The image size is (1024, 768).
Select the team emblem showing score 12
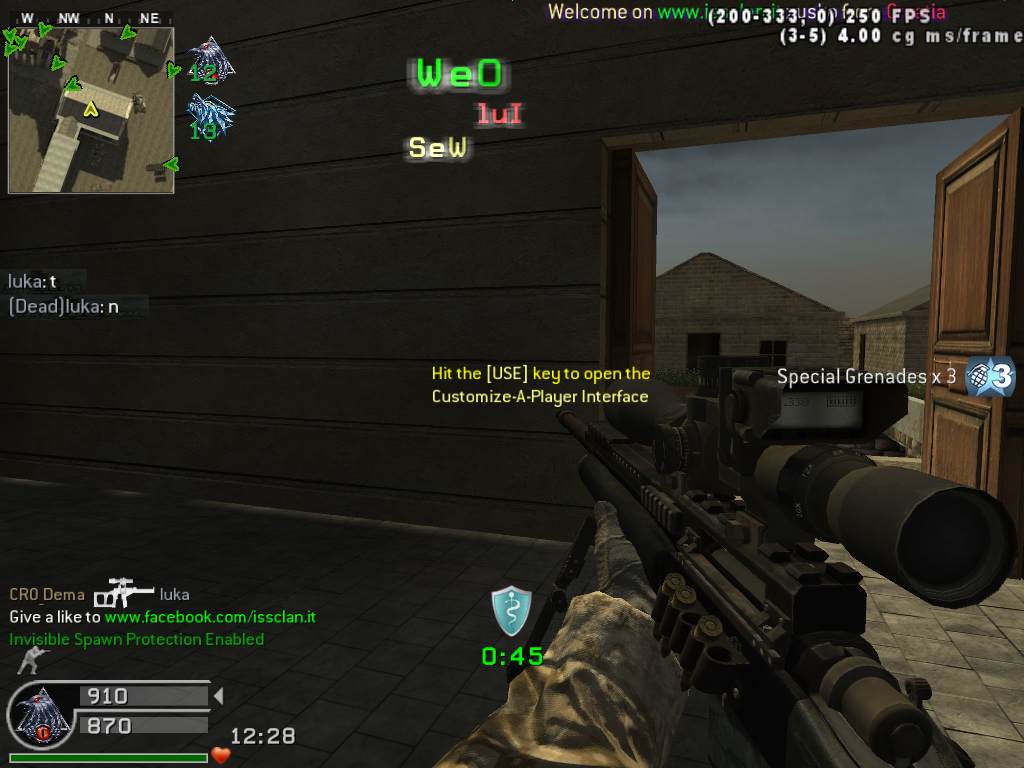tap(209, 60)
